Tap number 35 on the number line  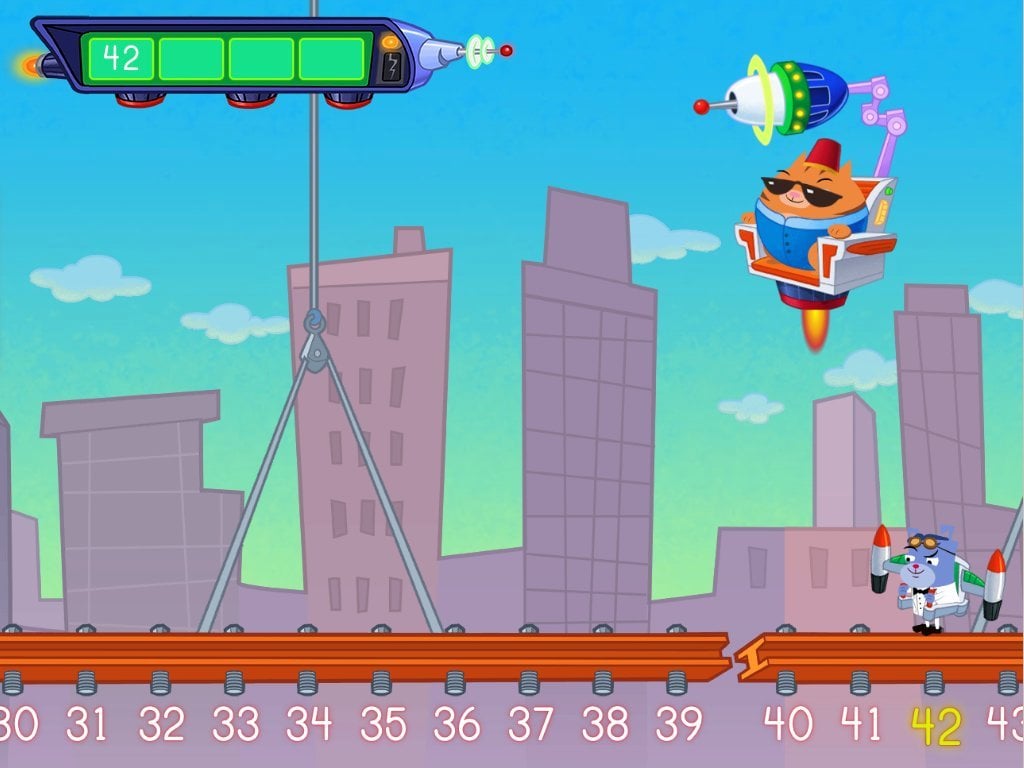coord(382,724)
